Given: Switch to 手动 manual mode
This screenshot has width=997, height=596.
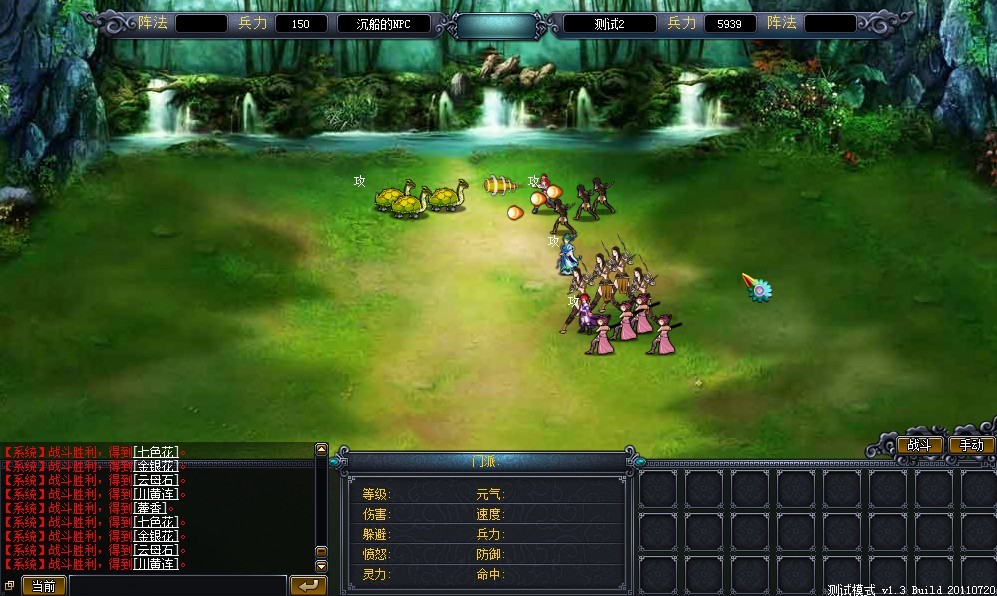Looking at the screenshot, I should coord(970,445).
